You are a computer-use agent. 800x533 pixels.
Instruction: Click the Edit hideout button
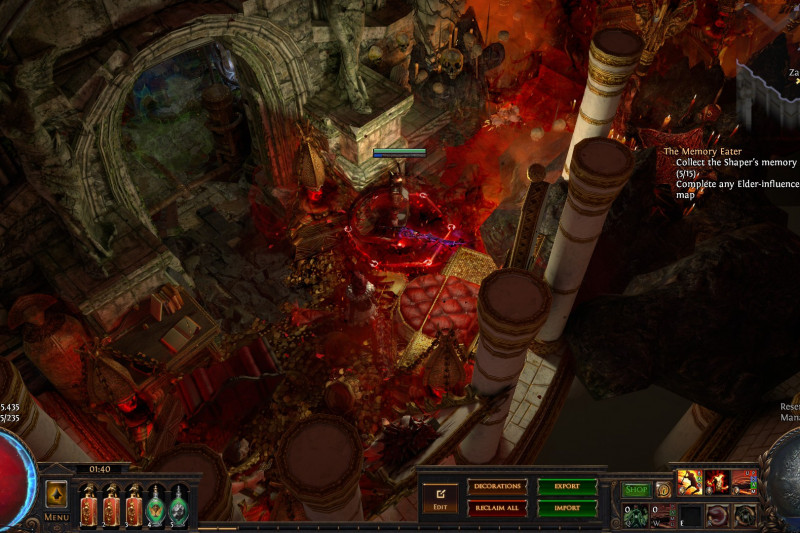pyautogui.click(x=439, y=496)
